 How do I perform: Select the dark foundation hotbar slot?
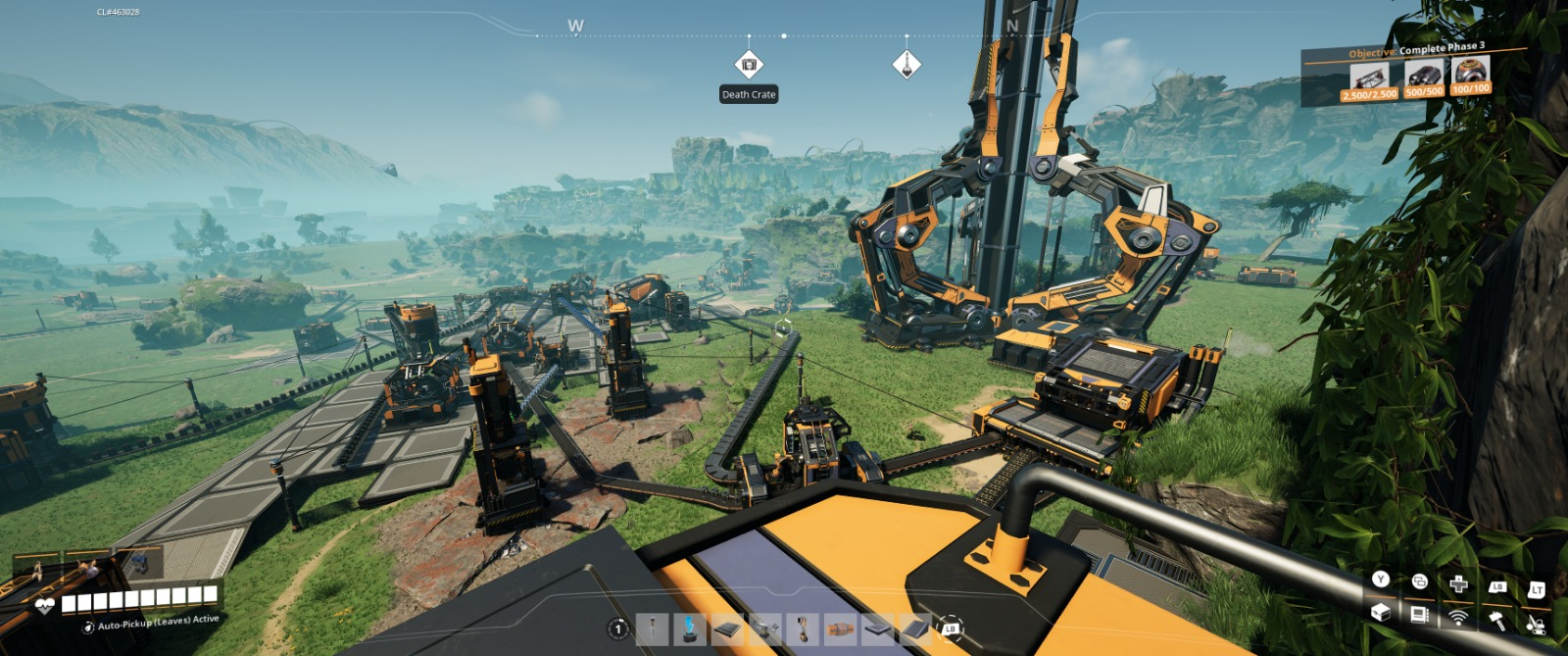click(x=727, y=629)
